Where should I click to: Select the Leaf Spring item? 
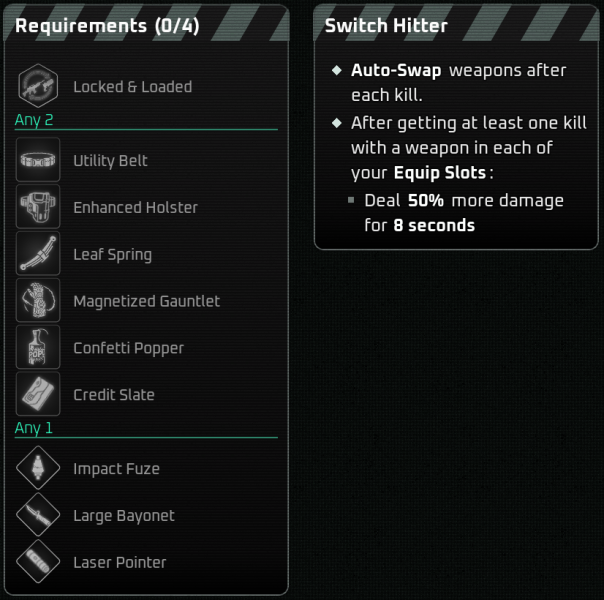coord(112,254)
